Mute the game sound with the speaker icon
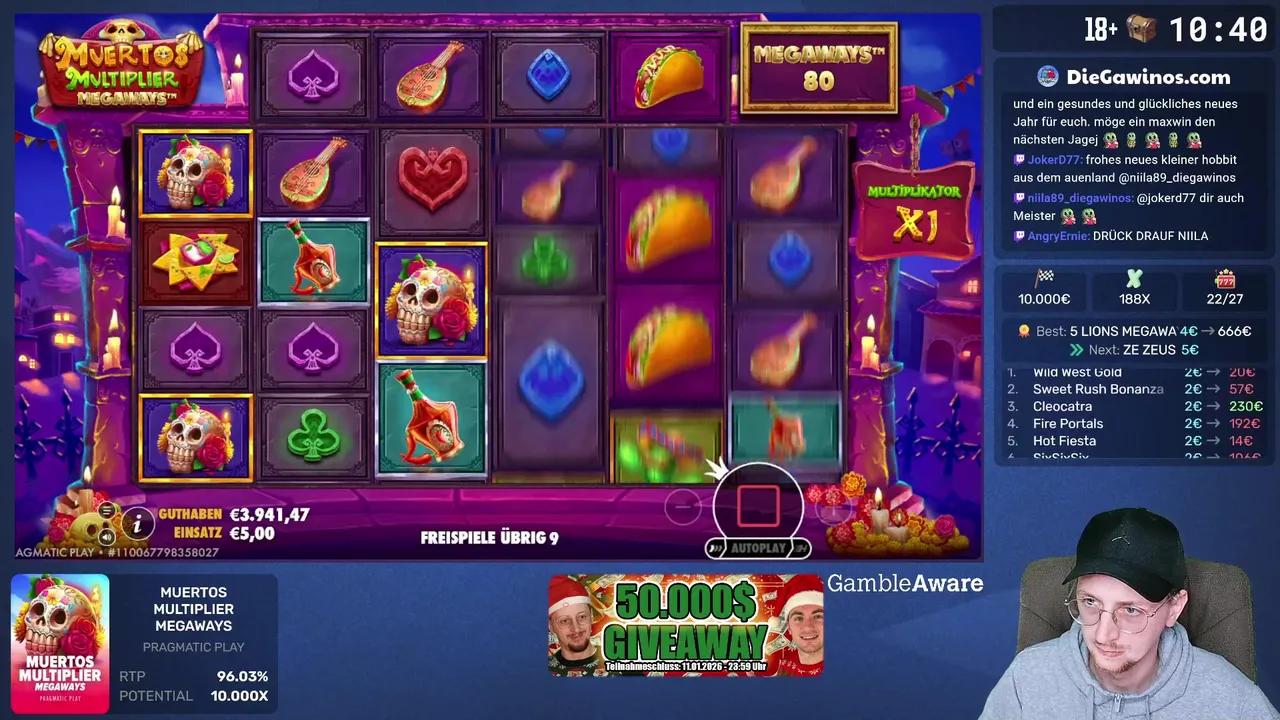 [x=106, y=537]
